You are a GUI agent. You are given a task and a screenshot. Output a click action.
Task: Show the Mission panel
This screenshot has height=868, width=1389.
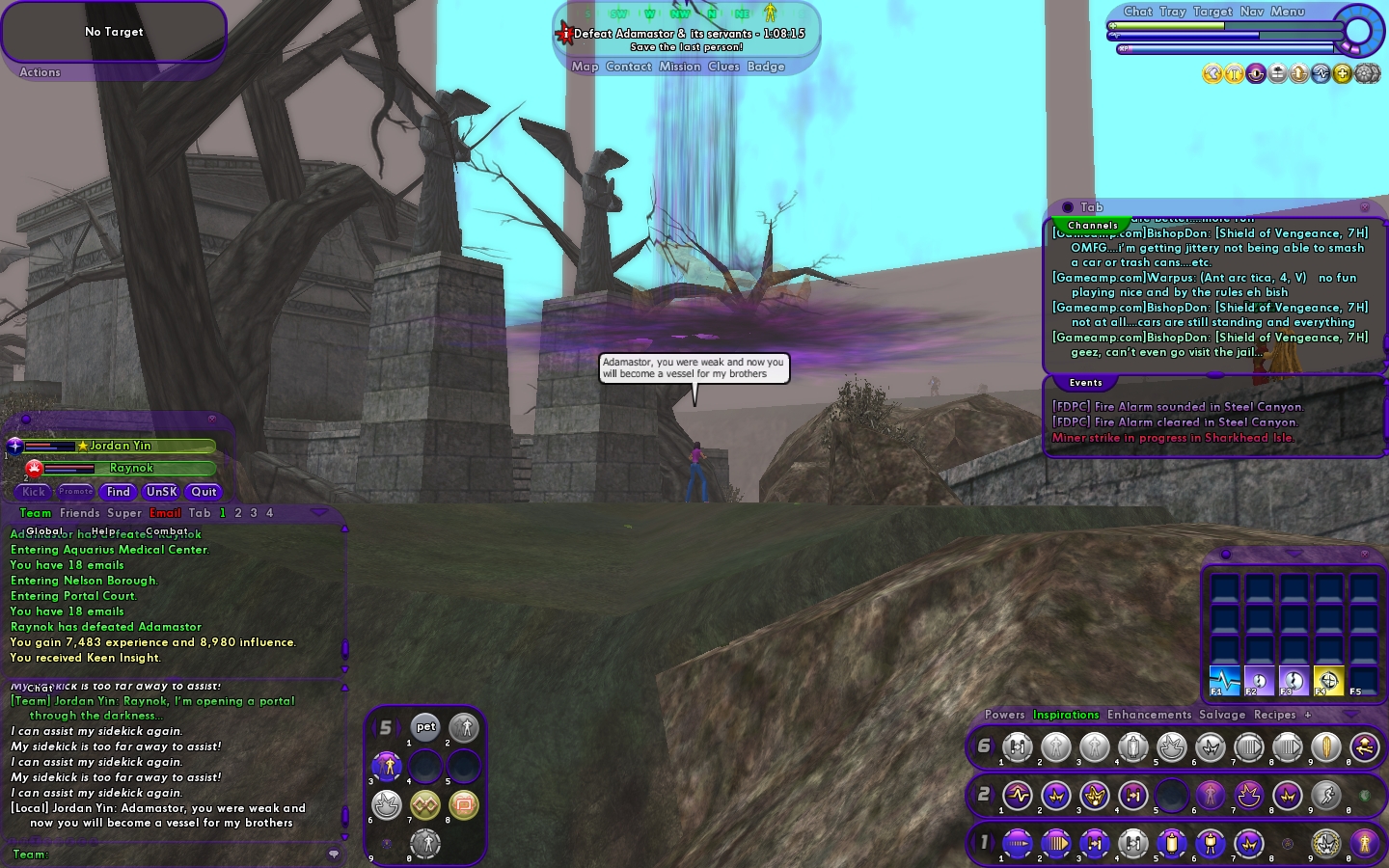coord(680,67)
